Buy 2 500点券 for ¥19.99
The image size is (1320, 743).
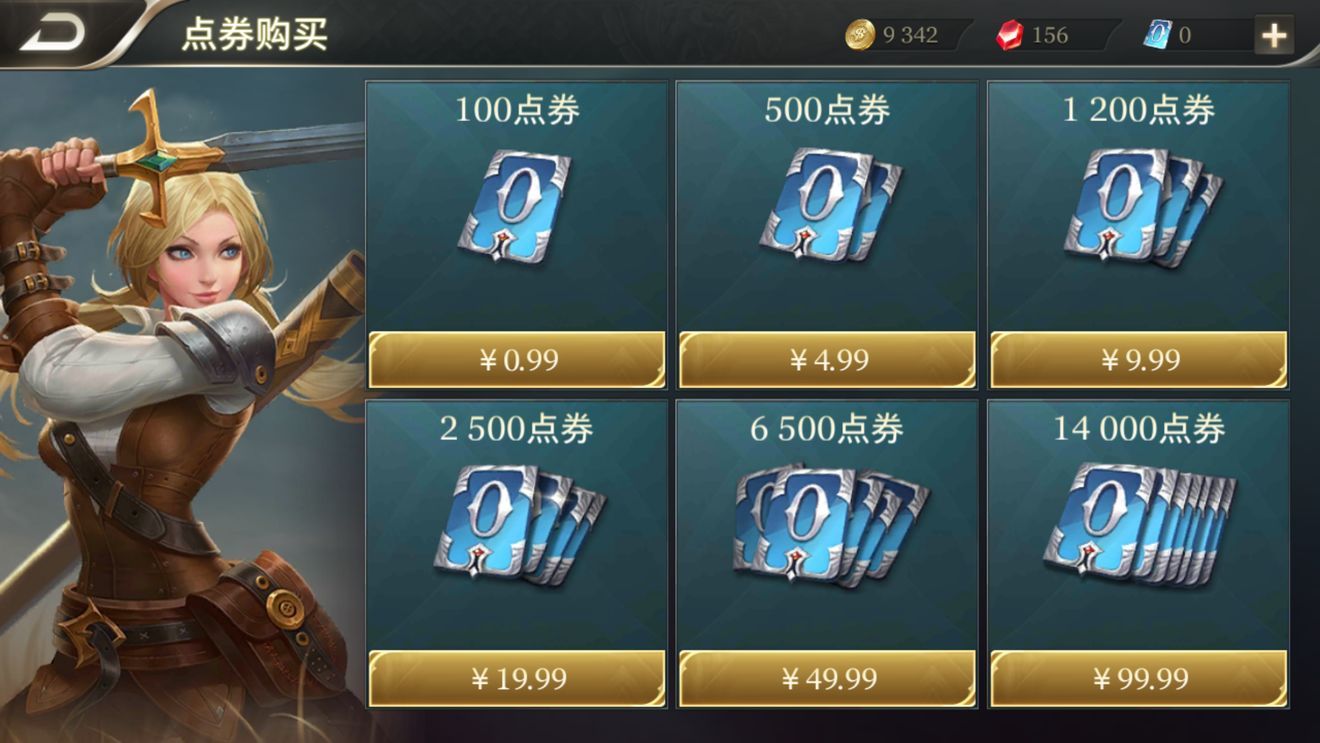point(516,678)
